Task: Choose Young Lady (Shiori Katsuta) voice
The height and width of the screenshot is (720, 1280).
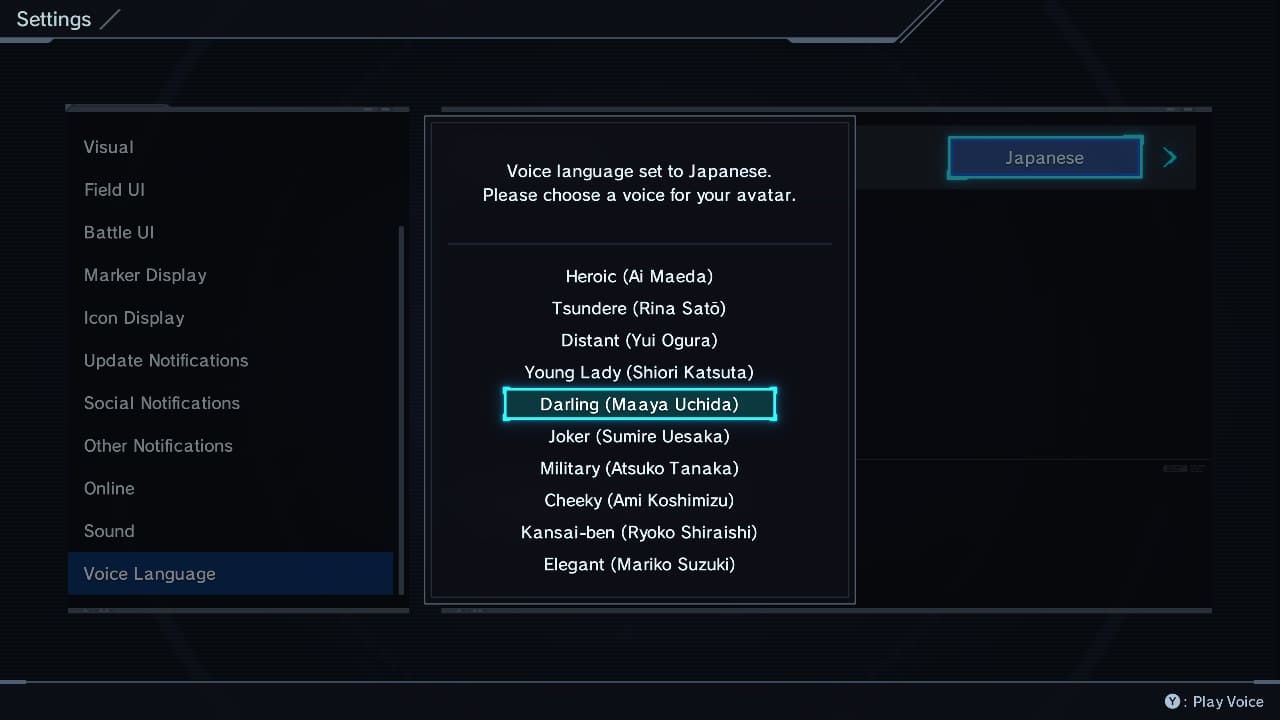Action: pyautogui.click(x=639, y=372)
